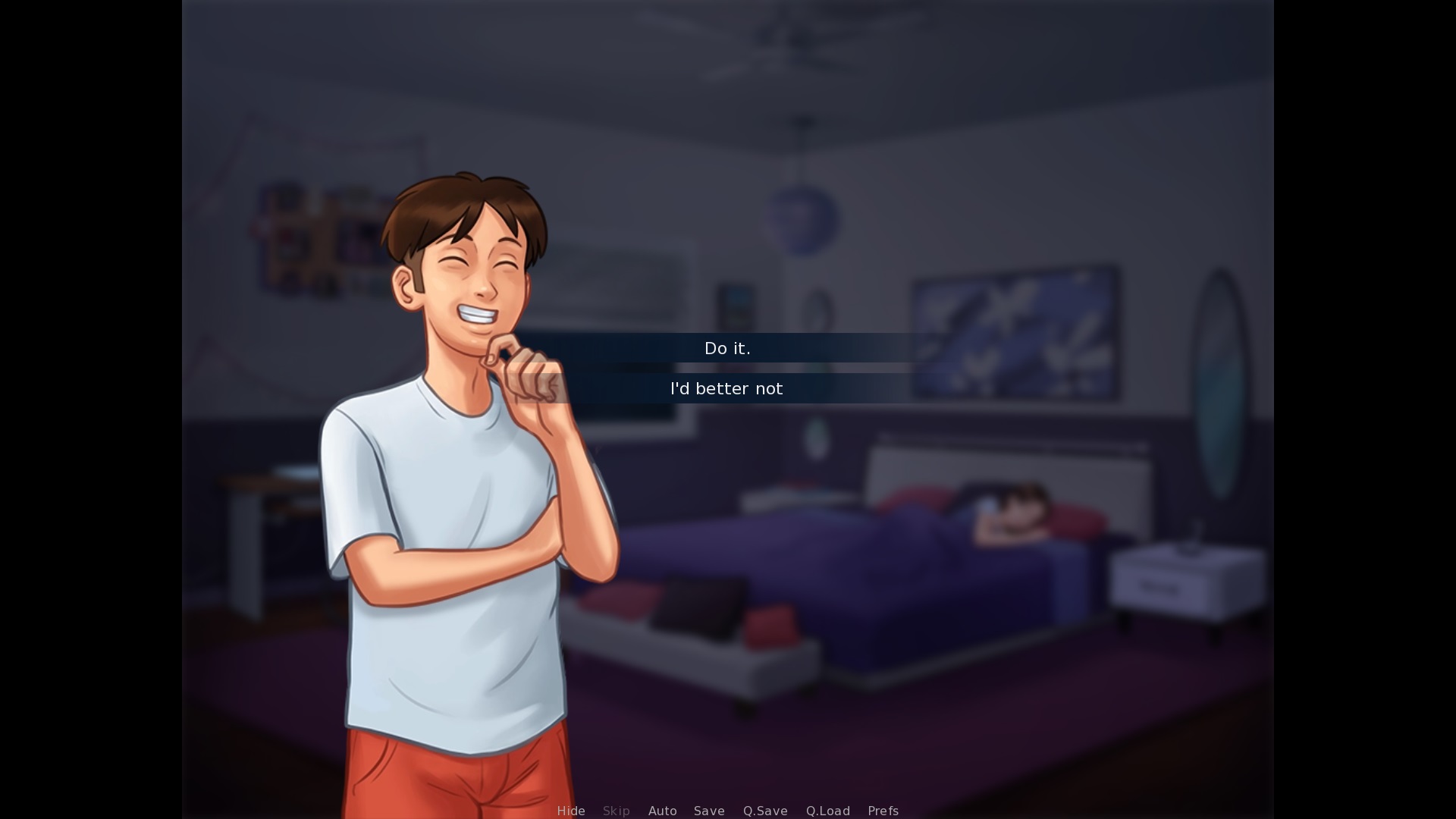Quick load with Q.Load
Screen dimensions: 1456x819
(x=827, y=811)
